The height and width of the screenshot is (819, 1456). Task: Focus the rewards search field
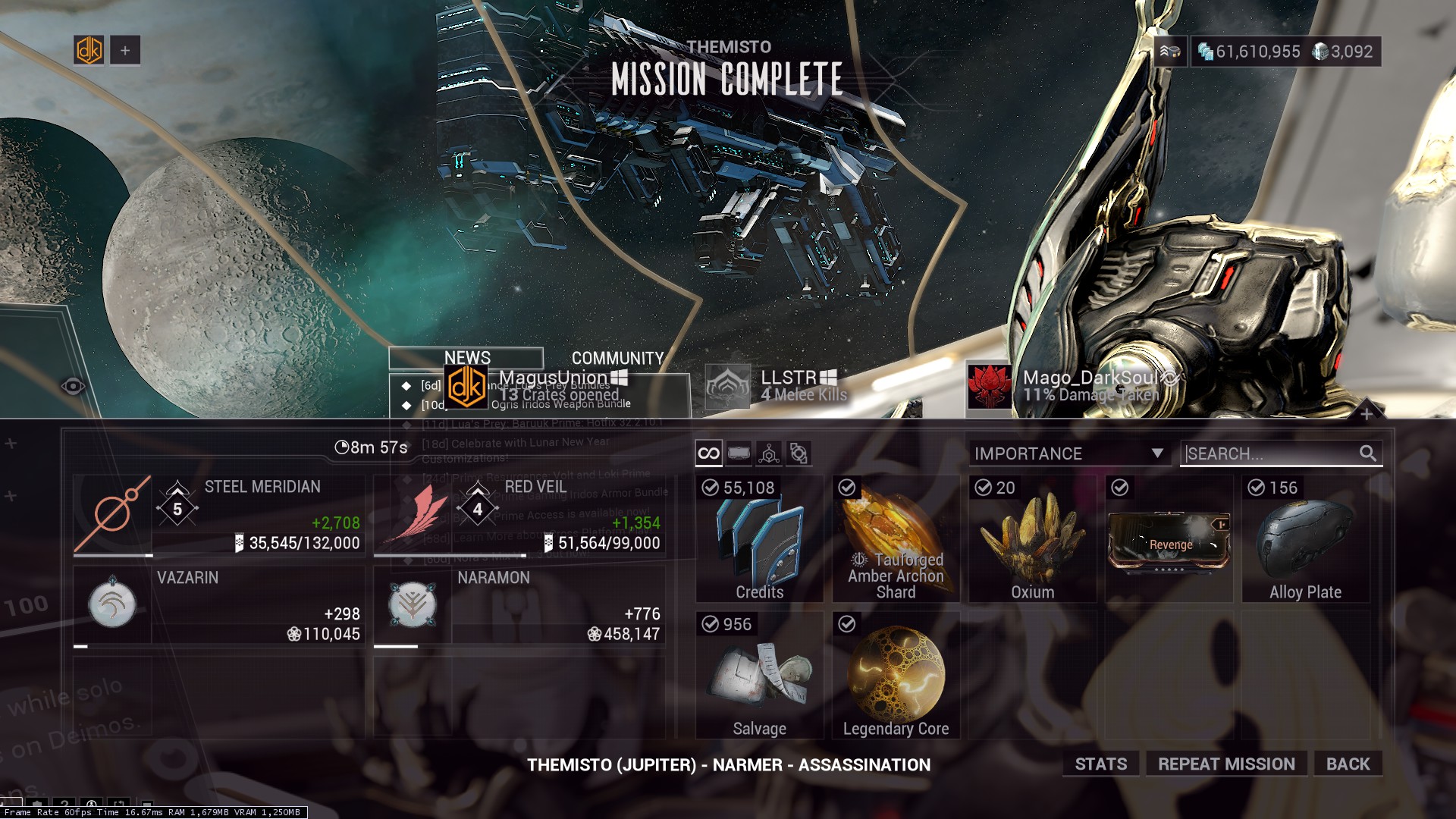(1272, 453)
